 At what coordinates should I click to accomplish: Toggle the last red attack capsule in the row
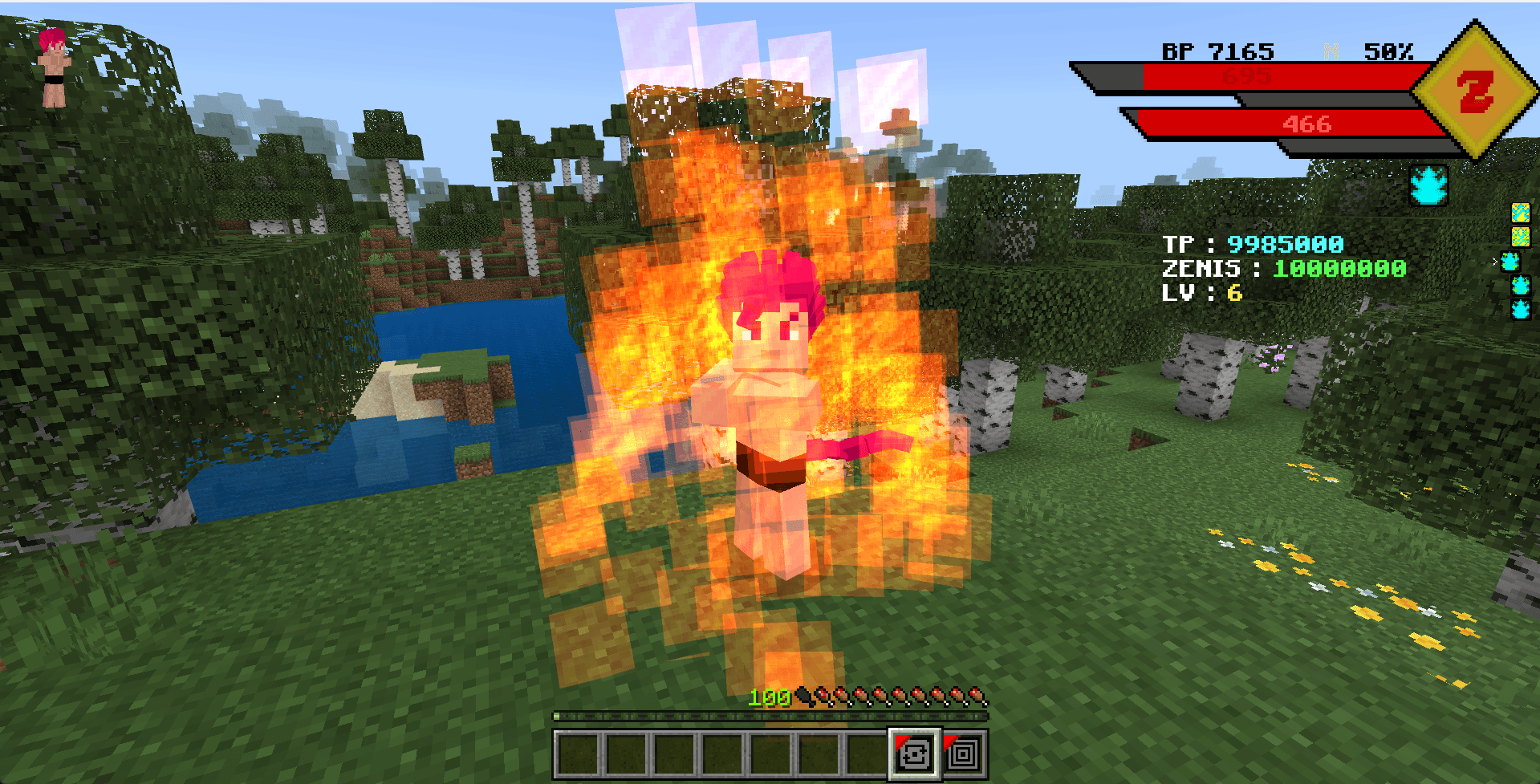pyautogui.click(x=978, y=693)
